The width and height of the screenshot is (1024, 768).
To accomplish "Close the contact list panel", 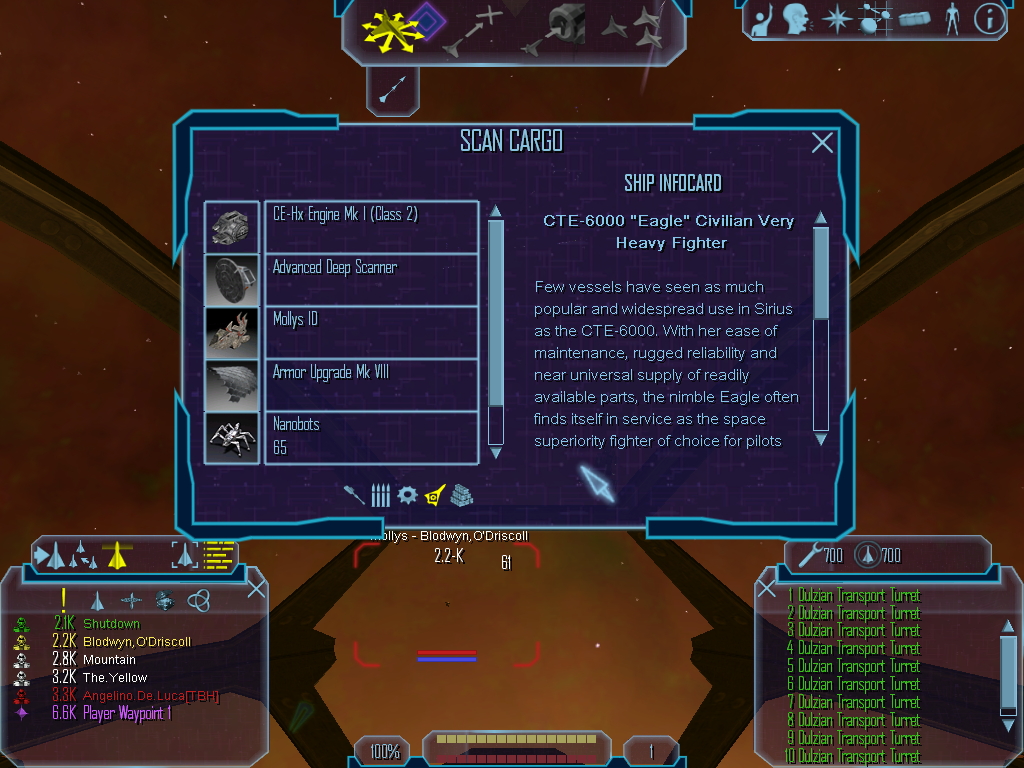I will pos(256,588).
